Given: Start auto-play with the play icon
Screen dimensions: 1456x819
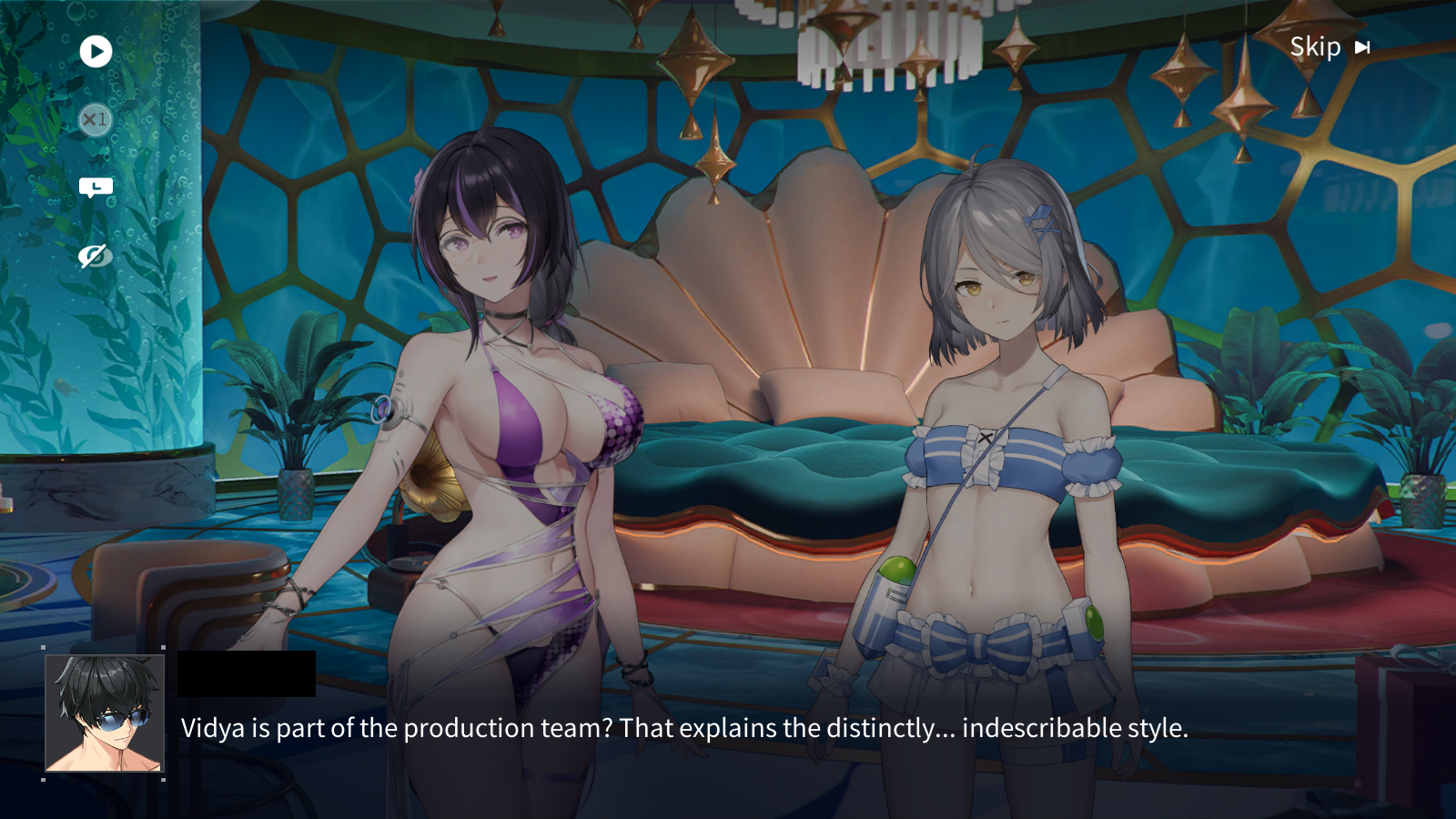Looking at the screenshot, I should click(x=96, y=51).
